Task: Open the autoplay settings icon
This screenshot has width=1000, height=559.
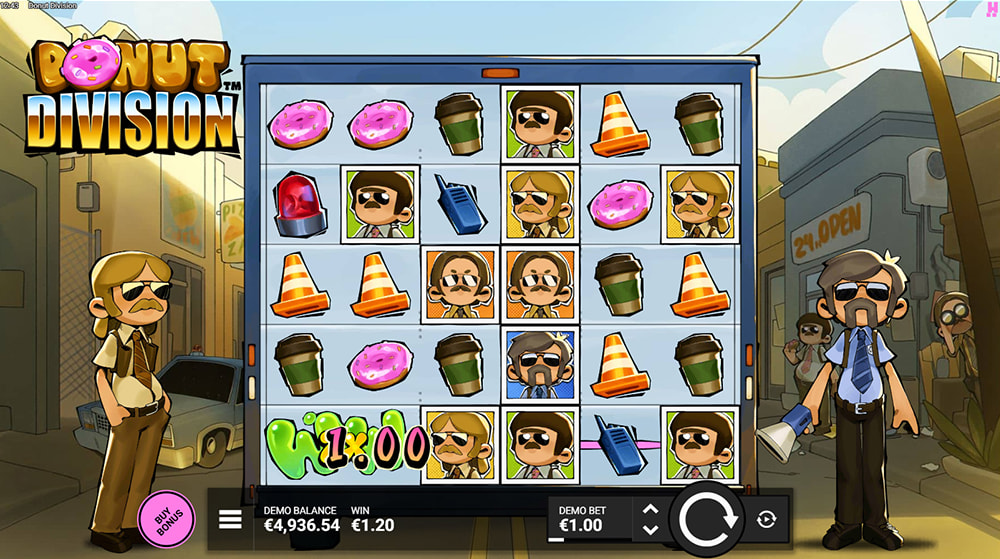Action: (x=767, y=519)
